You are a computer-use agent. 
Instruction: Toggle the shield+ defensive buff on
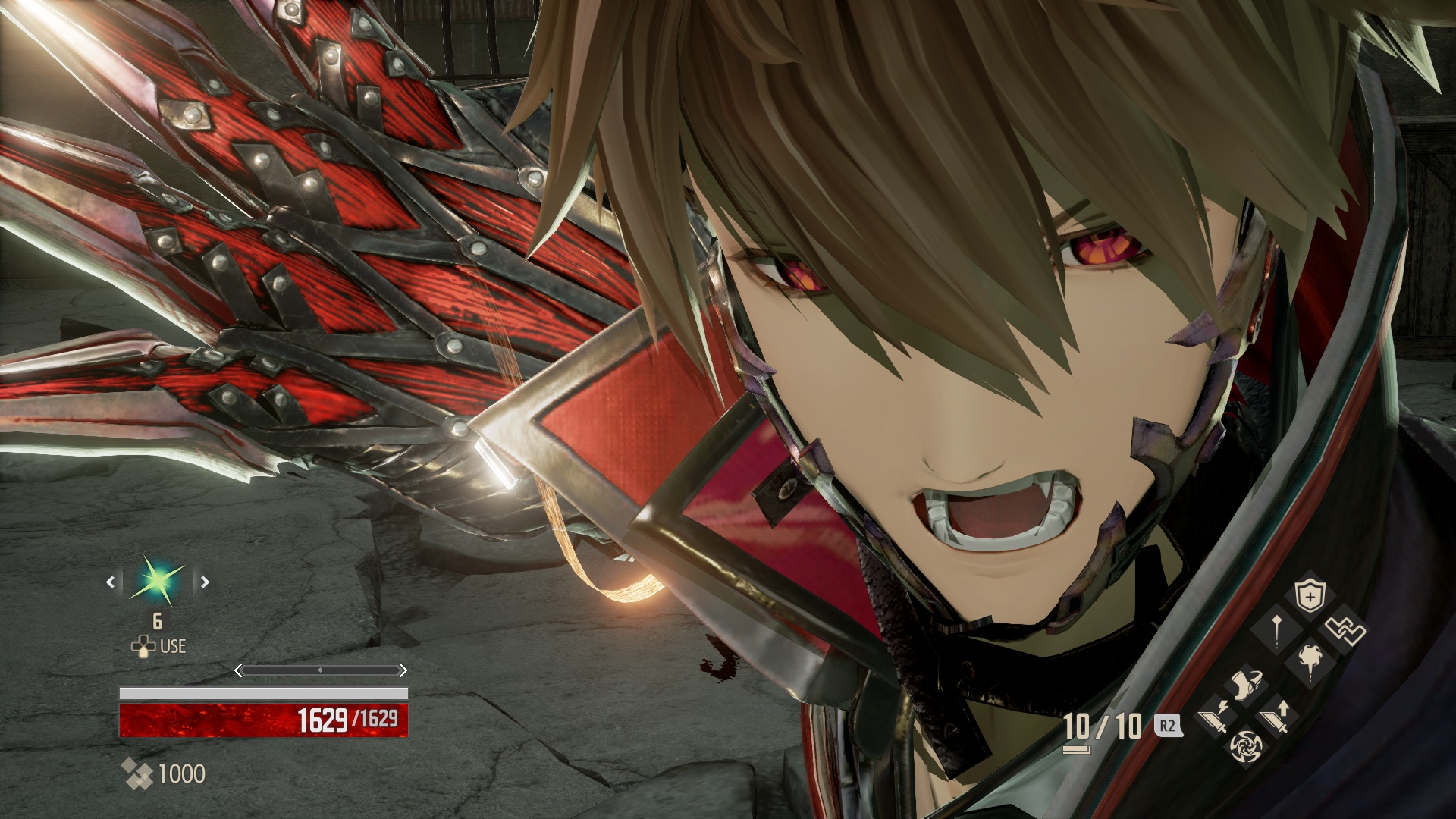coord(1309,595)
